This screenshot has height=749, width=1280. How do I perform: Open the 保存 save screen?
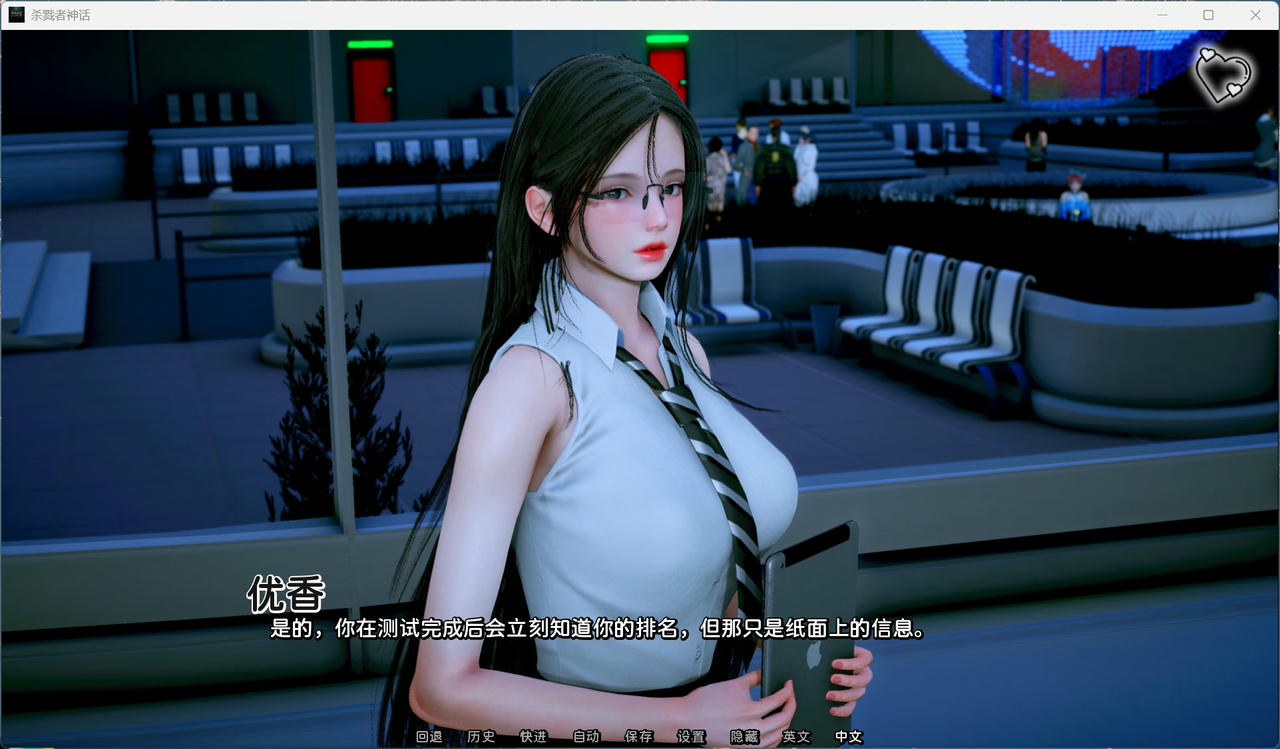pos(639,736)
